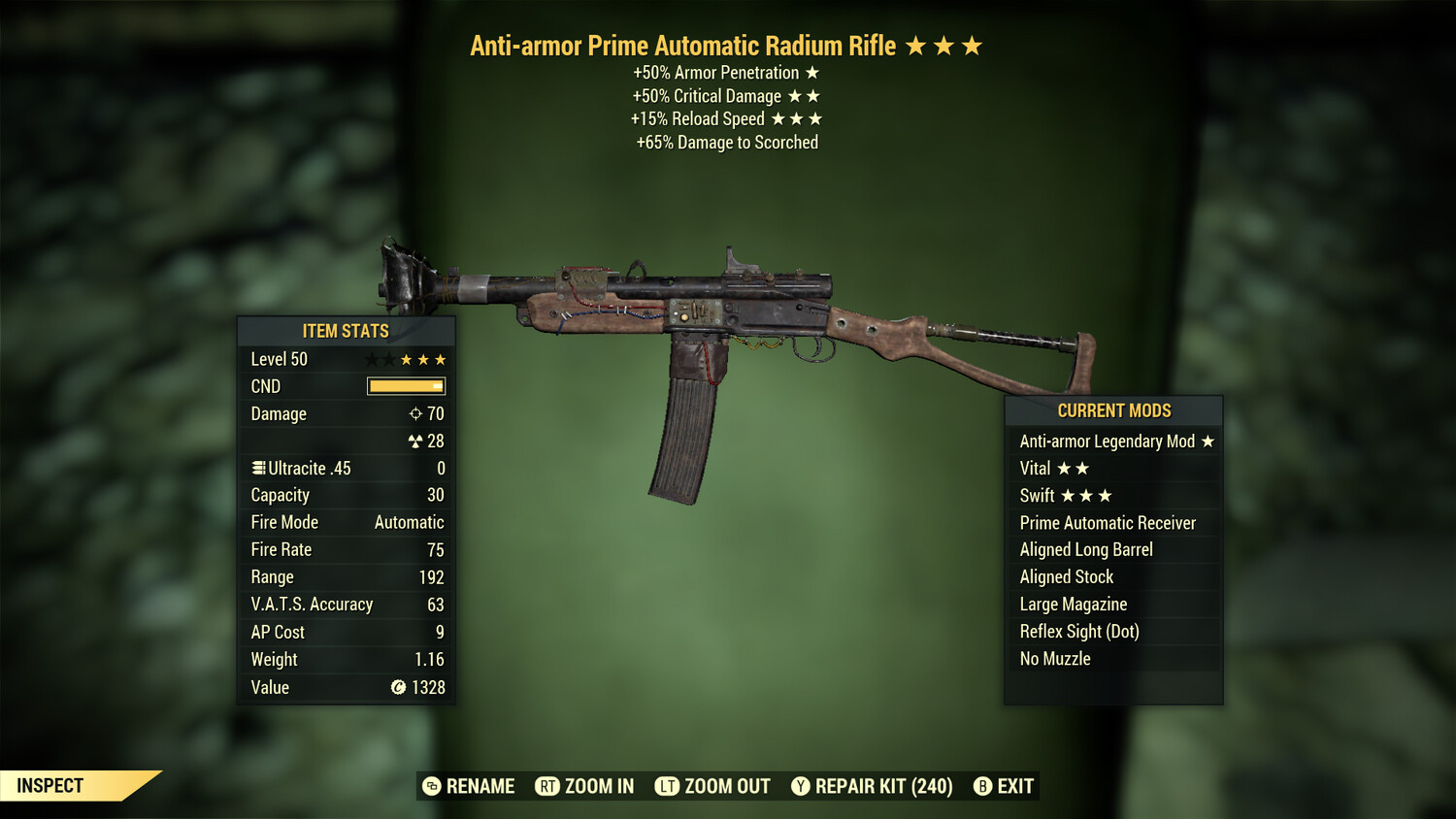This screenshot has width=1456, height=819.
Task: Click the RT zoom in icon
Action: point(548,786)
